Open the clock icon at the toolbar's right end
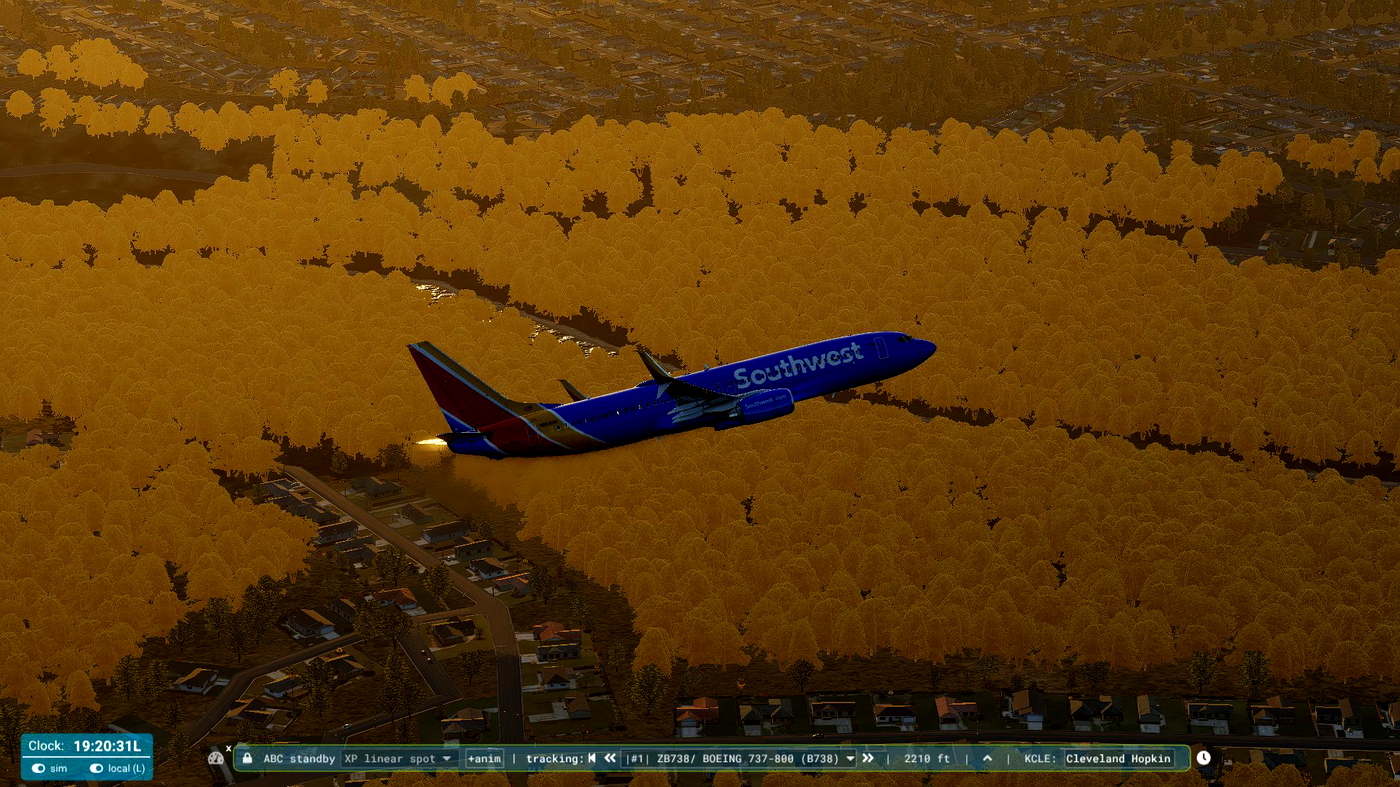The image size is (1400, 787). 1203,758
